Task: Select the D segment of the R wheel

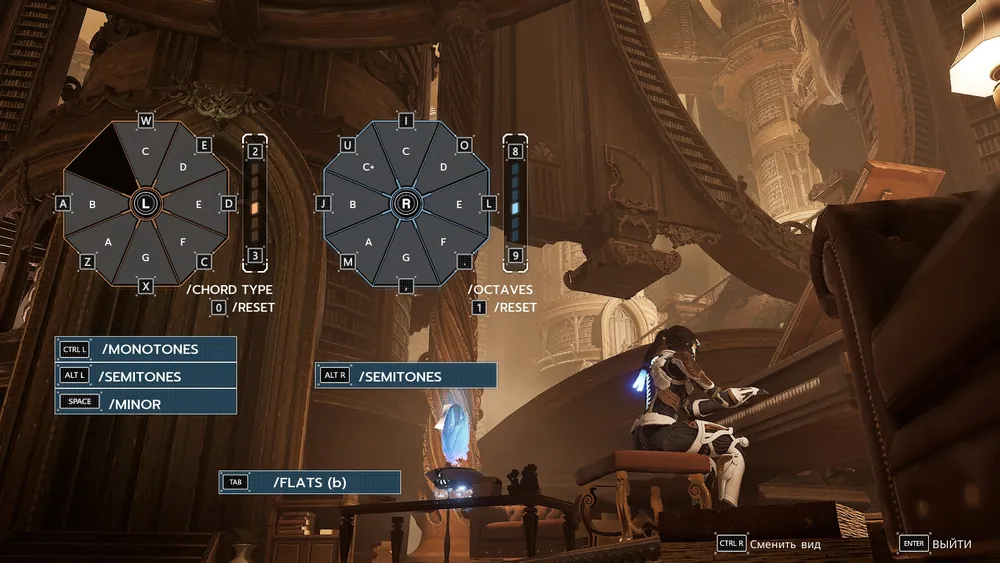Action: coord(444,167)
